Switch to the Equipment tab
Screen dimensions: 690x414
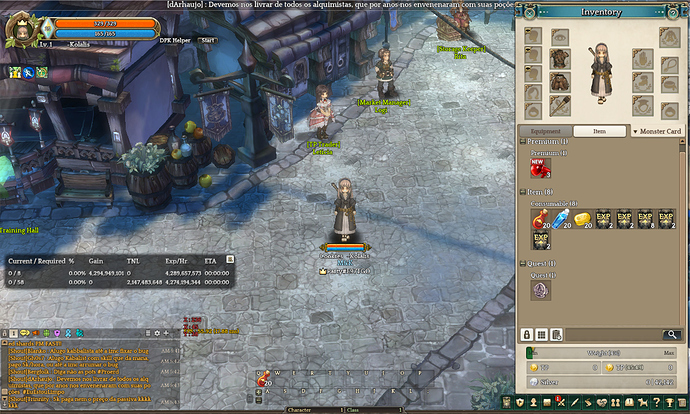point(546,131)
